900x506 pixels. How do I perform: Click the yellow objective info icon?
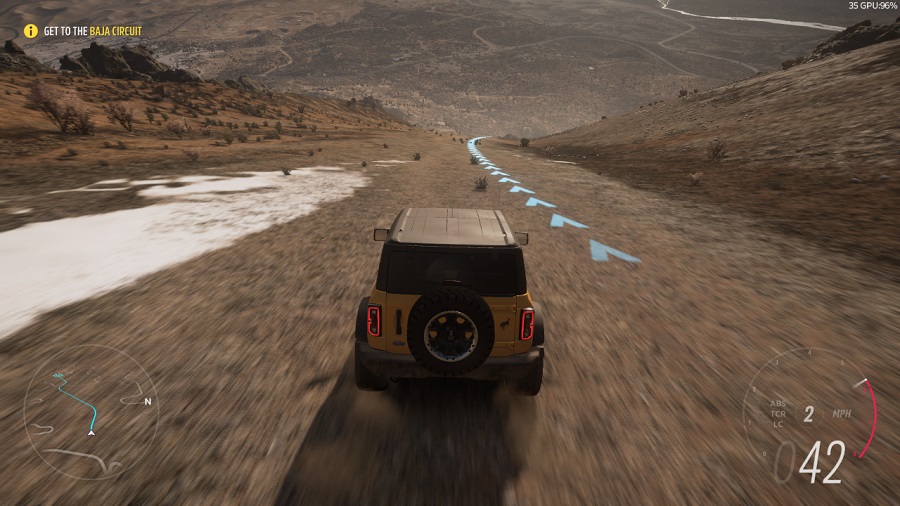pos(31,31)
